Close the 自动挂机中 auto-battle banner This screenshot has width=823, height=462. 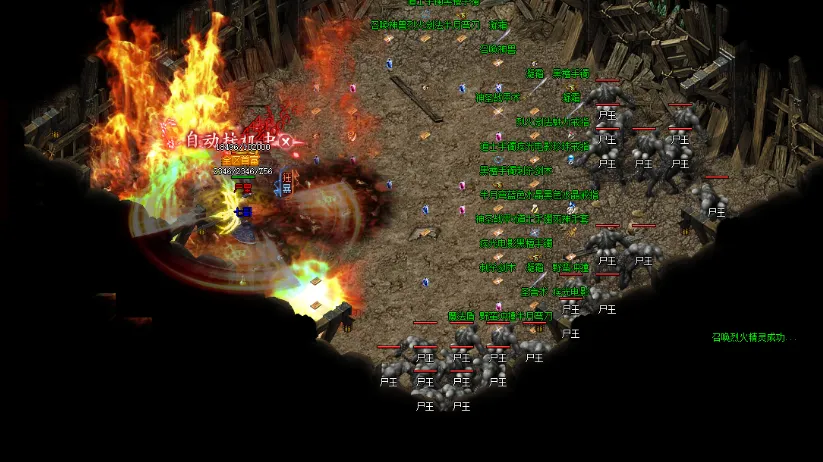click(x=285, y=142)
